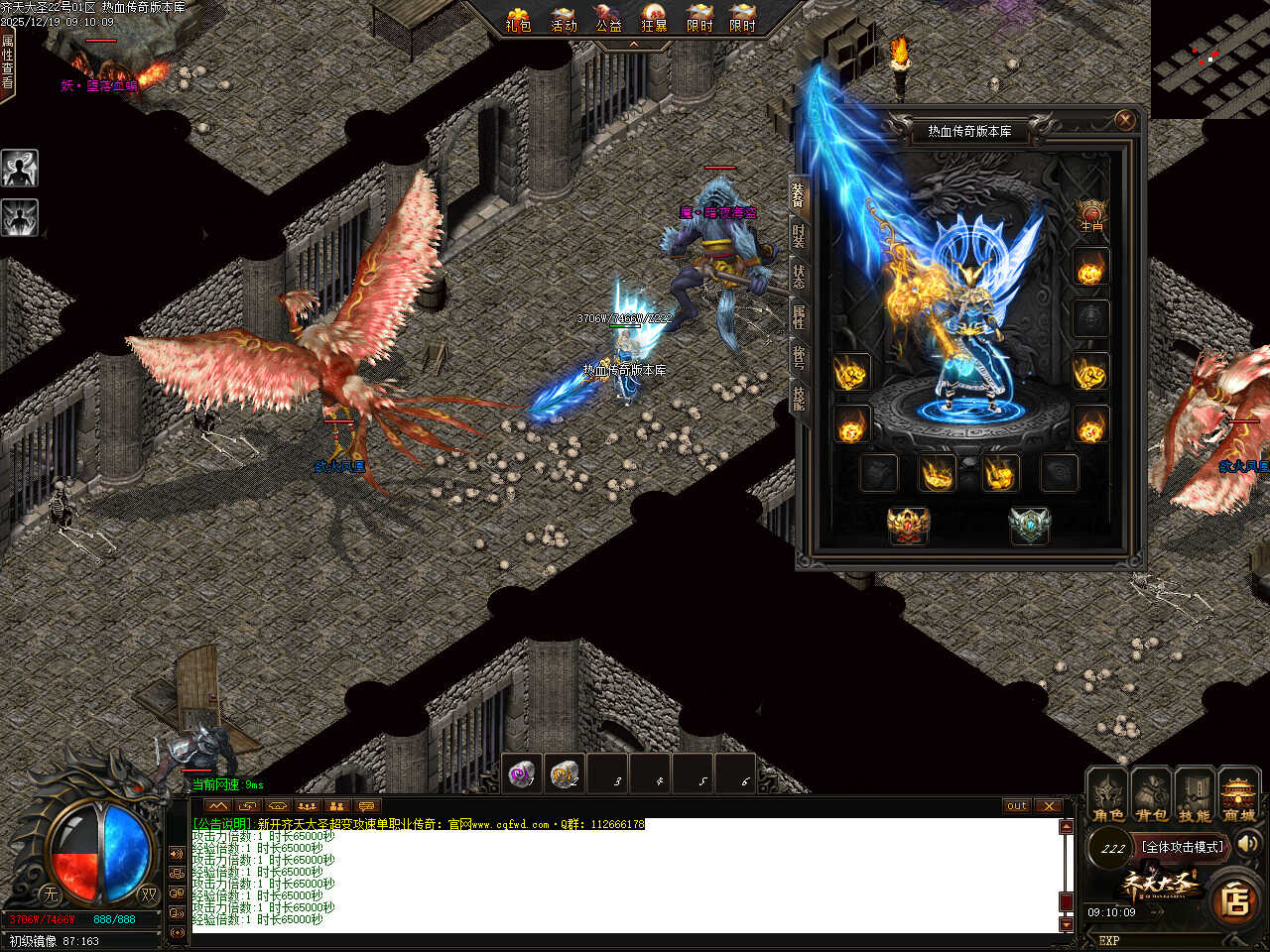Open the 礼包 gift pack menu
The image size is (1270, 952).
518,19
